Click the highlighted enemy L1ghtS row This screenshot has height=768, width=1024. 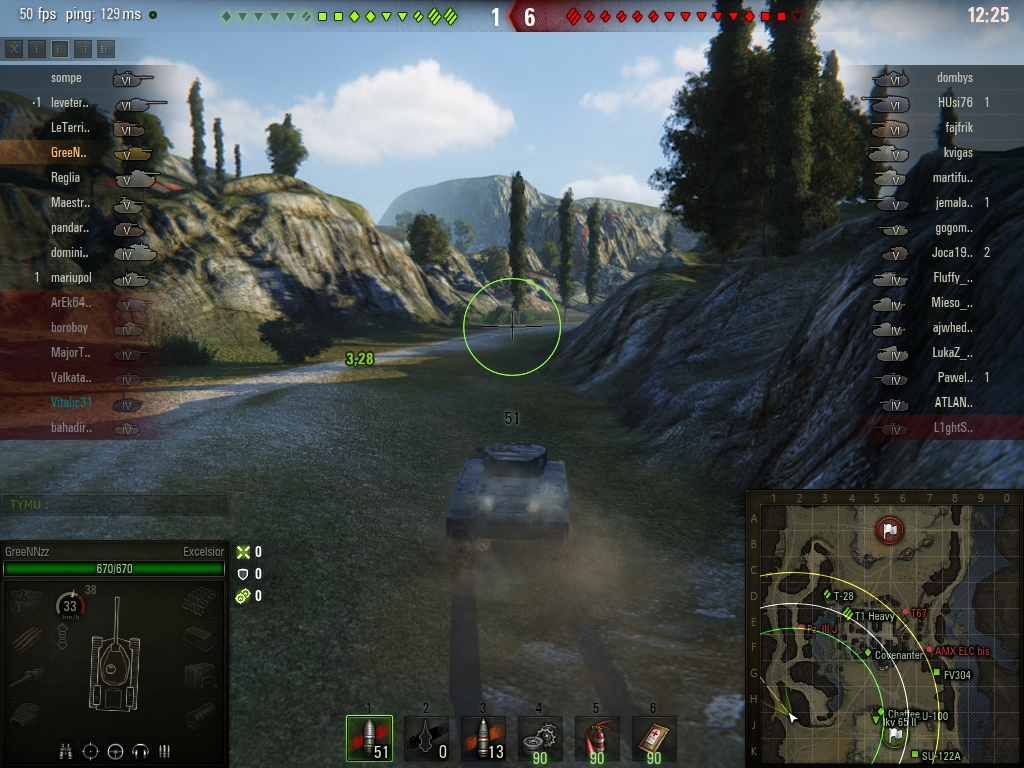[951, 428]
